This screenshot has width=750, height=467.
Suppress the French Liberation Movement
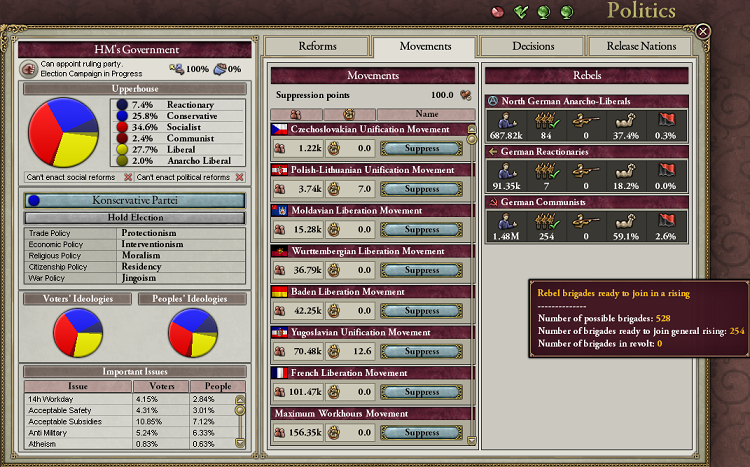[423, 393]
